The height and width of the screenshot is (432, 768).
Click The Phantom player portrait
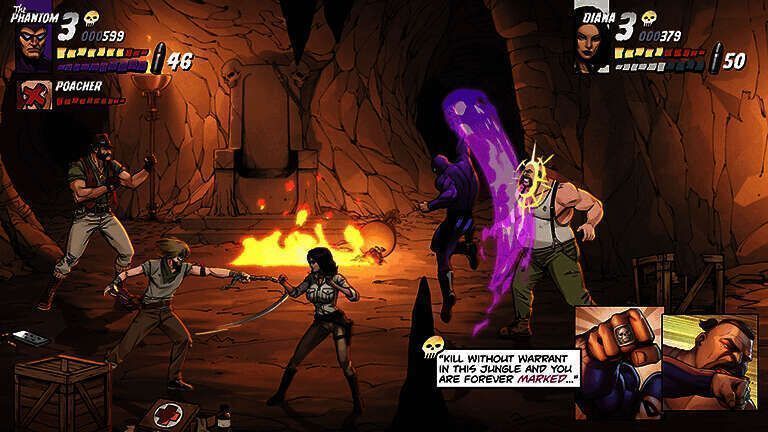tap(34, 46)
